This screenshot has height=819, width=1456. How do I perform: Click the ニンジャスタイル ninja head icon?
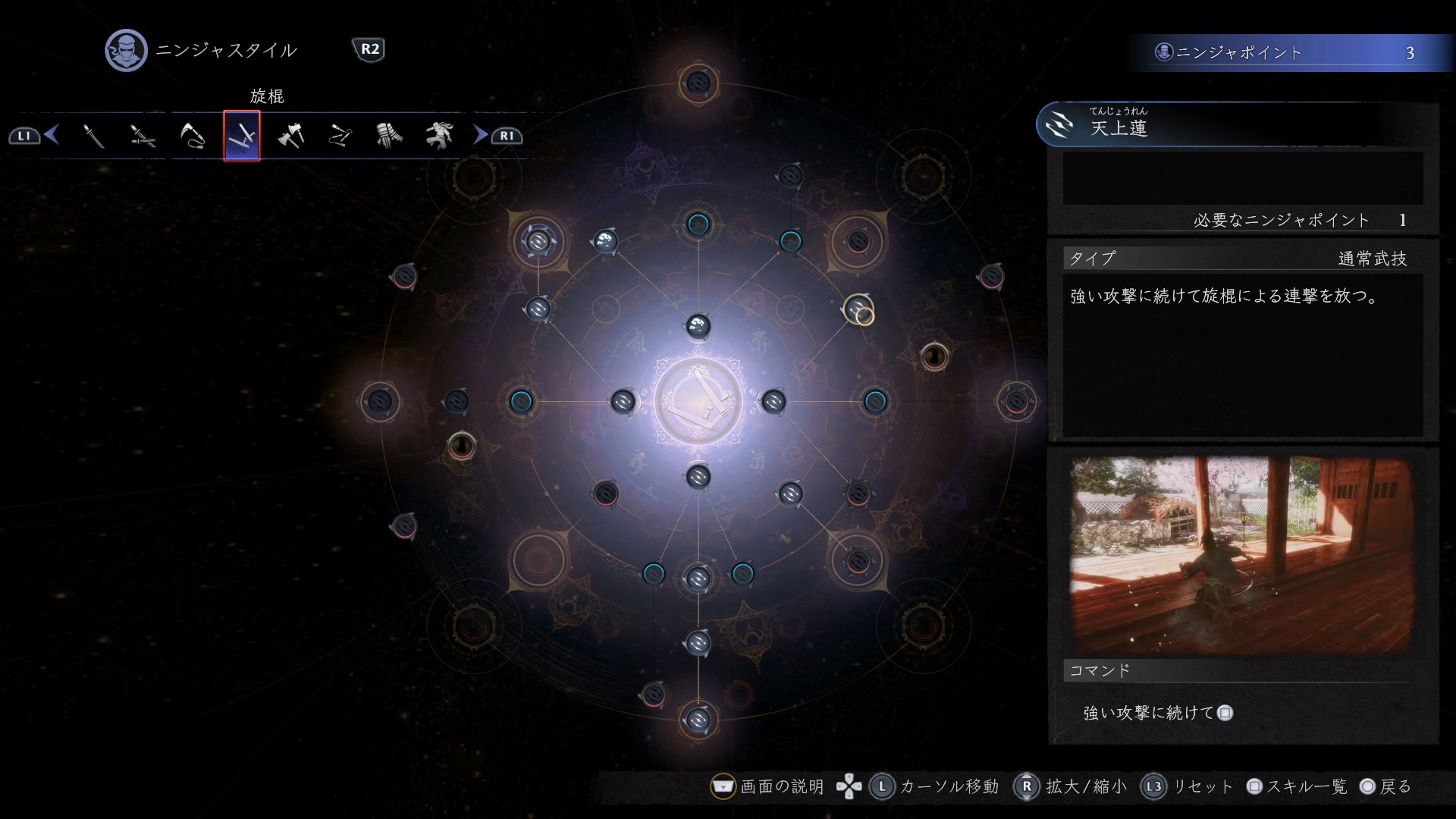tap(126, 51)
